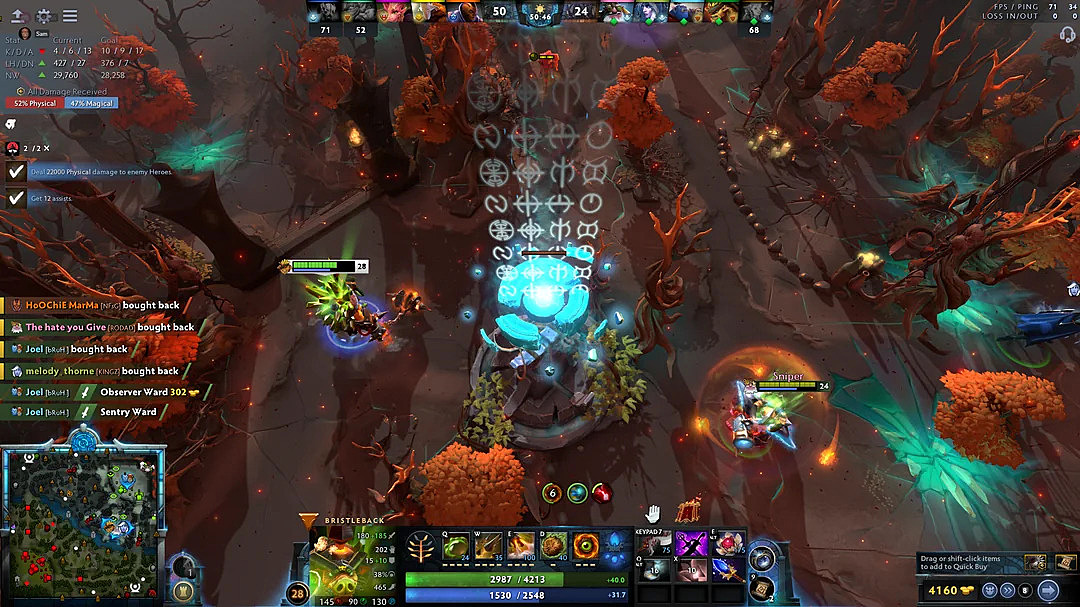The width and height of the screenshot is (1080, 607).
Task: Cast Viscid Nasal Goo ability
Action: click(x=455, y=546)
